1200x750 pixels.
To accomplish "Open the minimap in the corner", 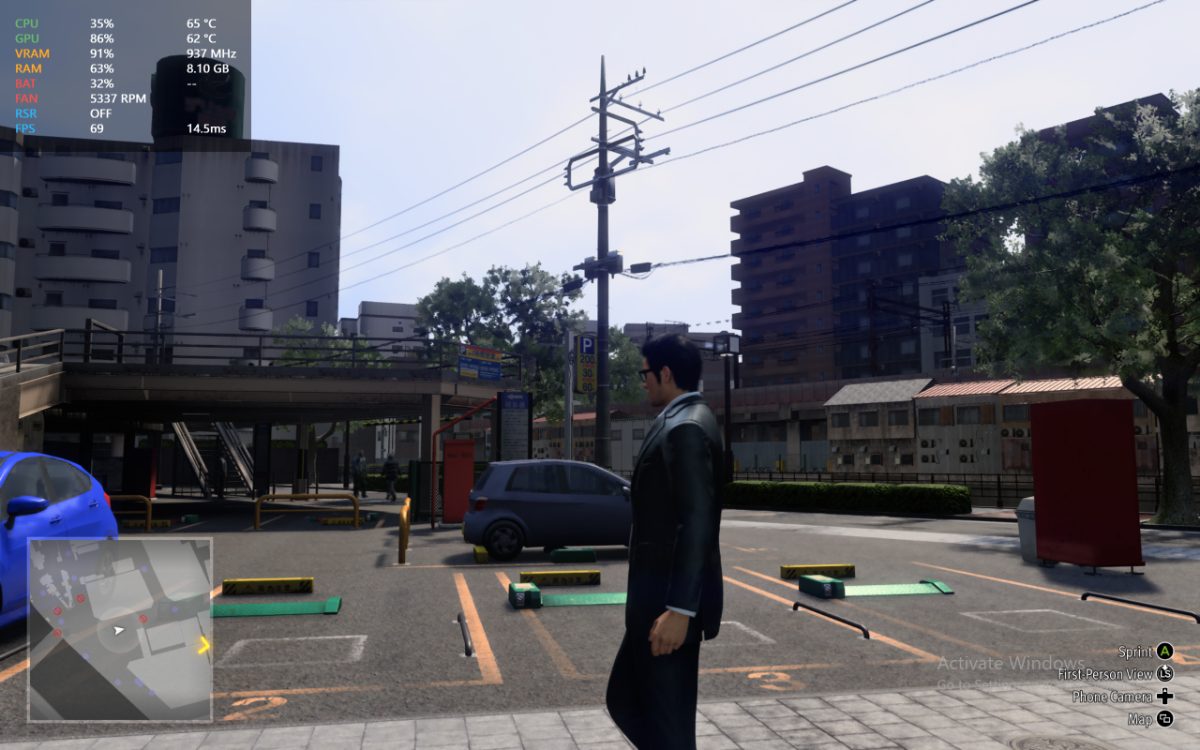I will 120,629.
